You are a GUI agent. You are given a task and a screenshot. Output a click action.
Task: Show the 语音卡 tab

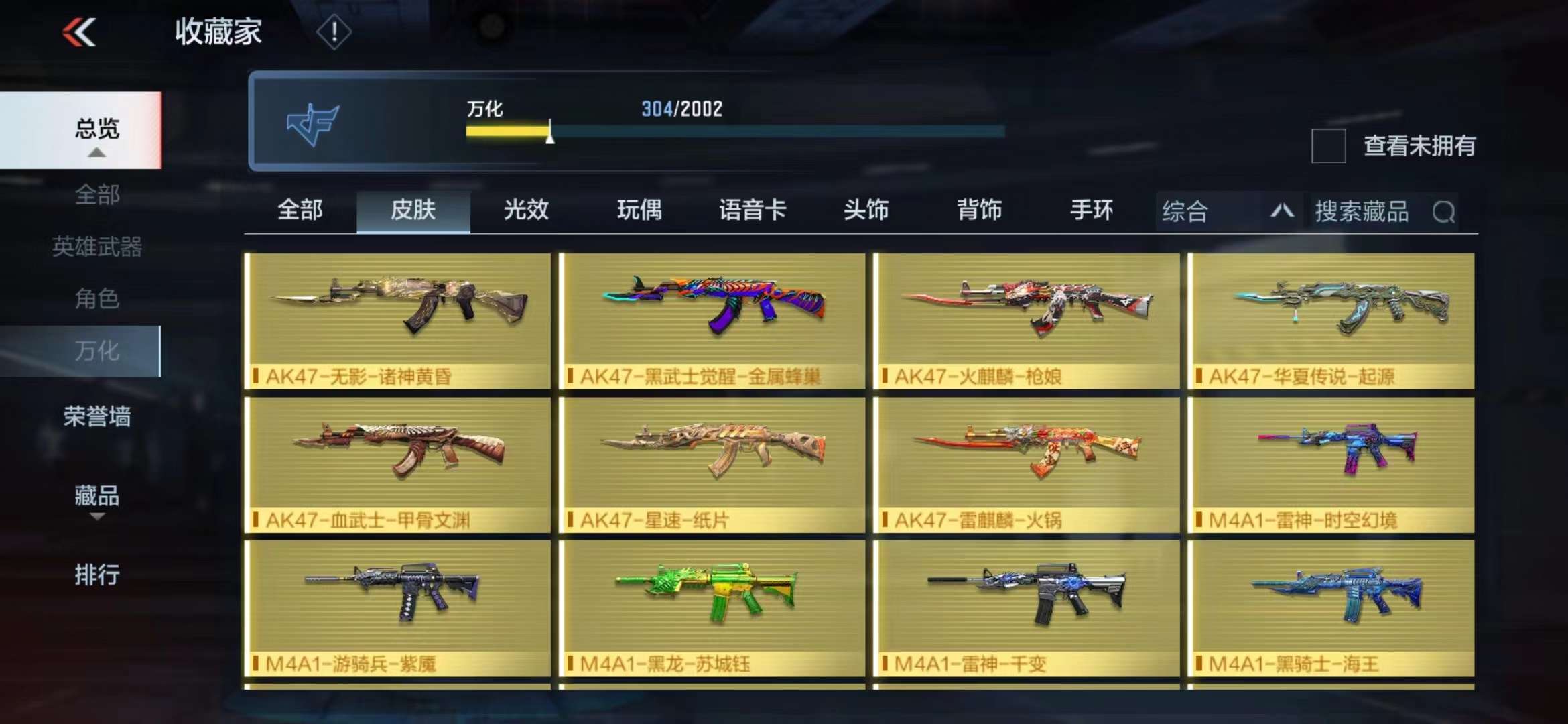click(x=753, y=210)
